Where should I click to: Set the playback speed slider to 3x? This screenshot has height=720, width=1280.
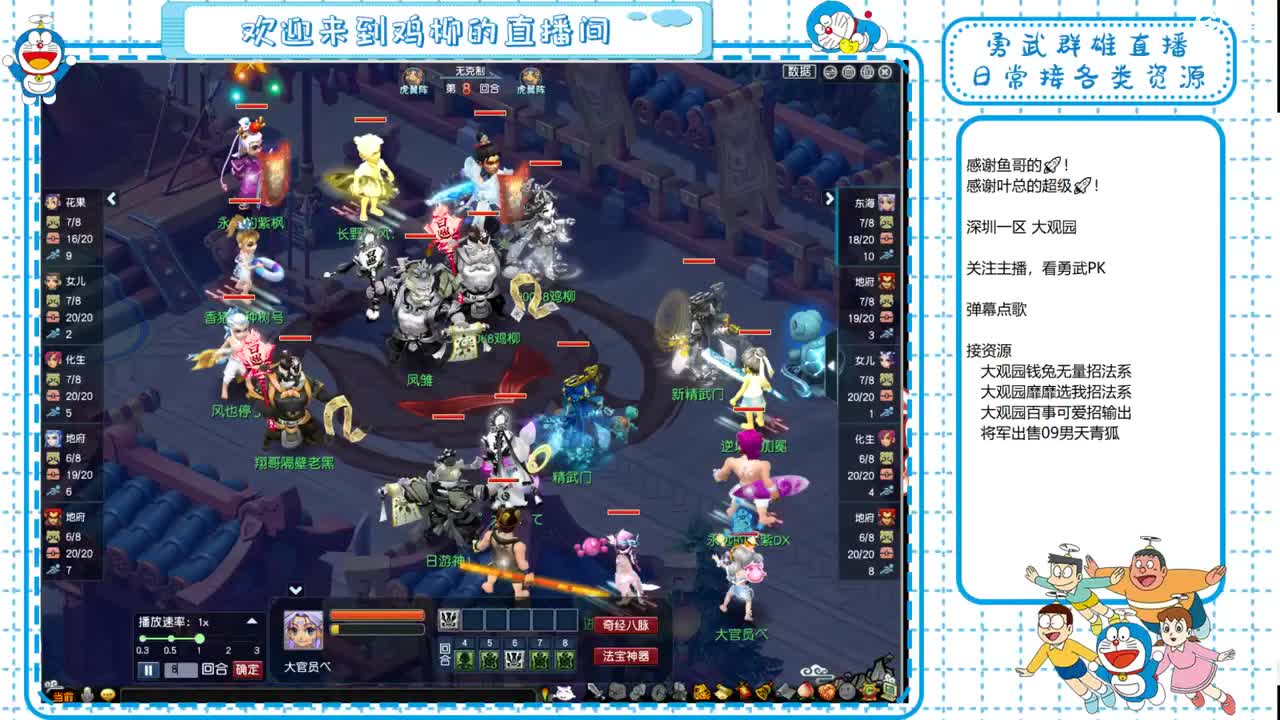tap(257, 637)
